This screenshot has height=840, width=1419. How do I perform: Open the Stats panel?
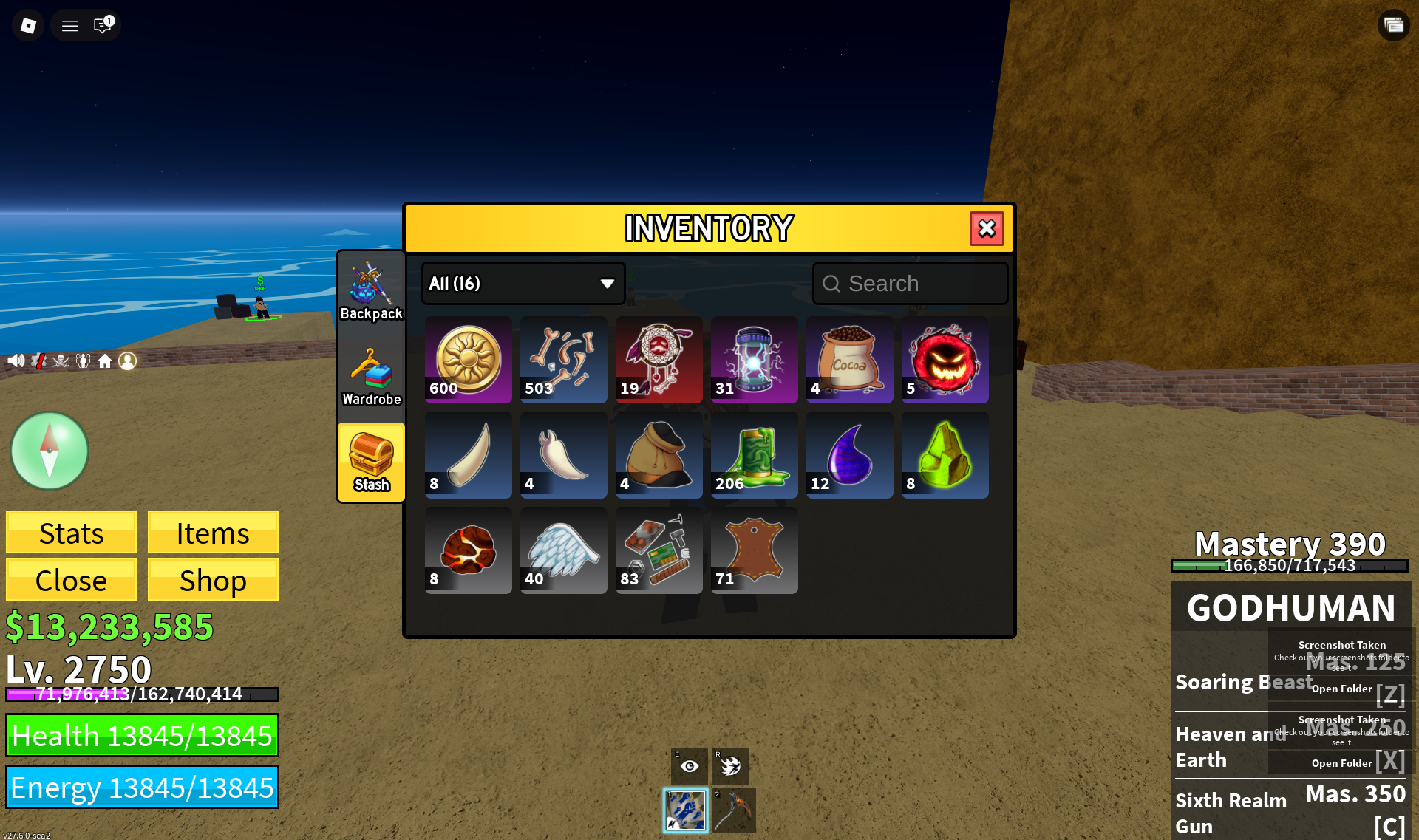click(x=71, y=533)
